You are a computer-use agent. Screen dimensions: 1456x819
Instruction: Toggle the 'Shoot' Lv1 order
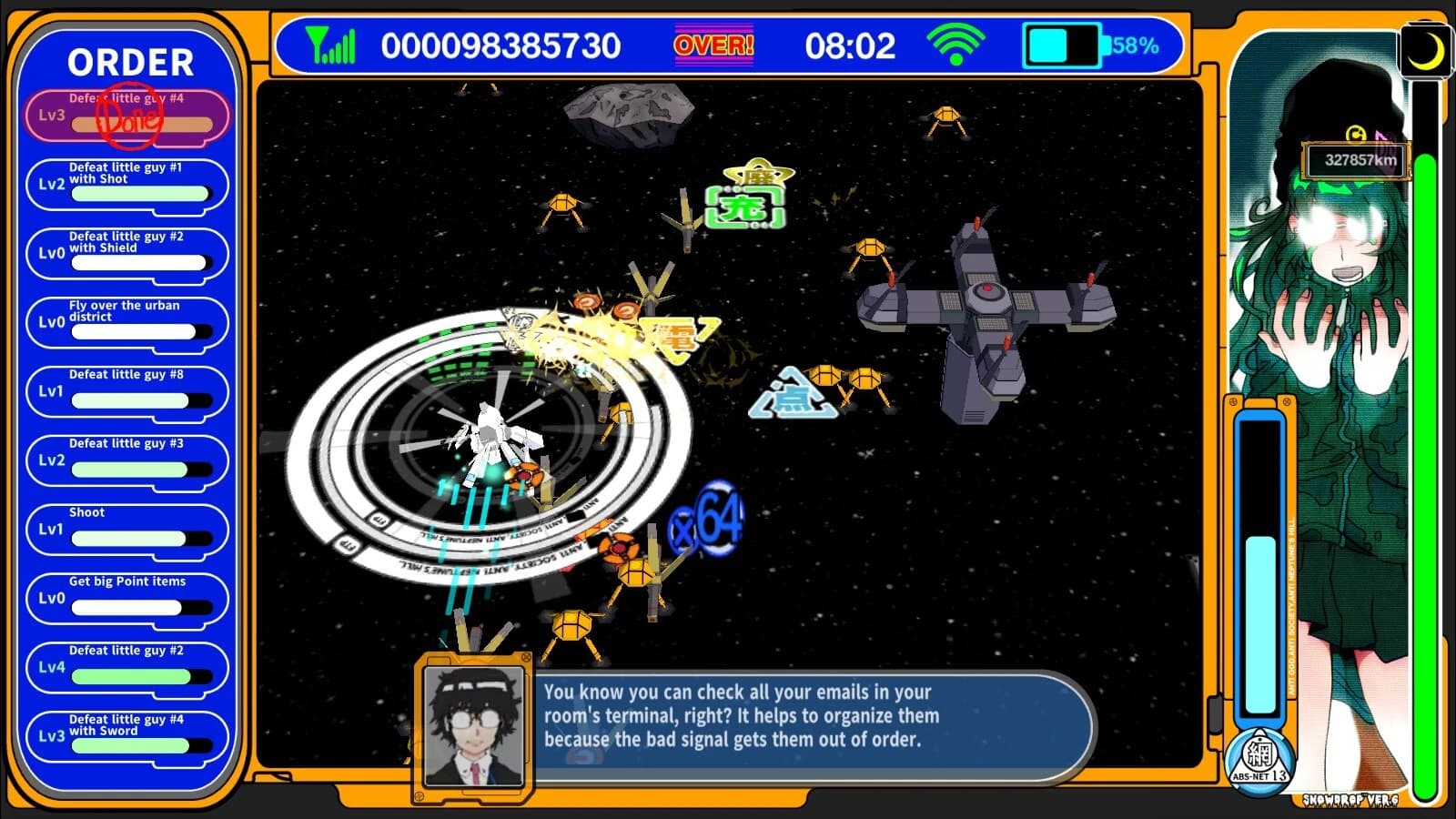127,529
